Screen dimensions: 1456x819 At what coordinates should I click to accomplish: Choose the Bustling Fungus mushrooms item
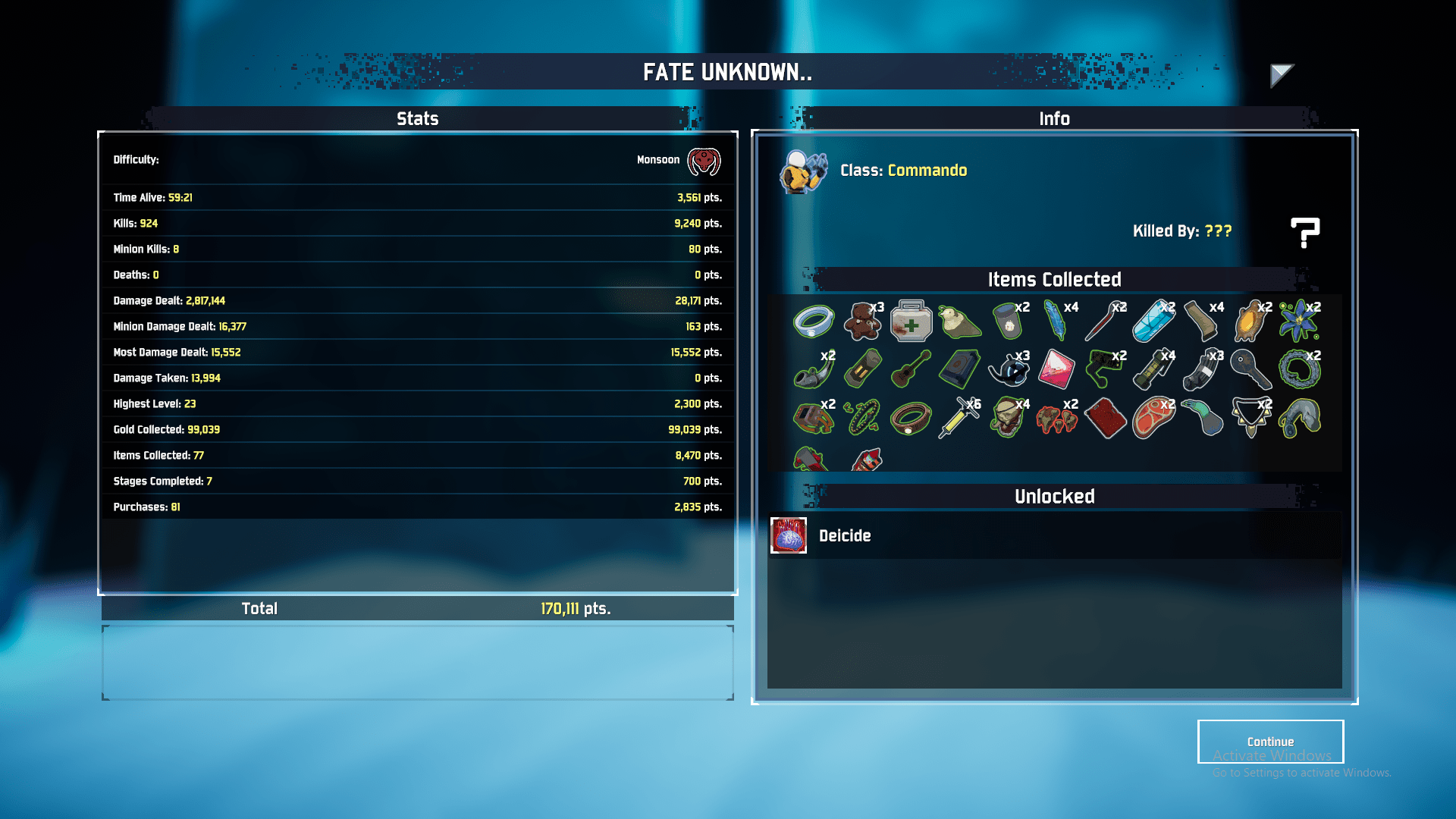(1056, 419)
